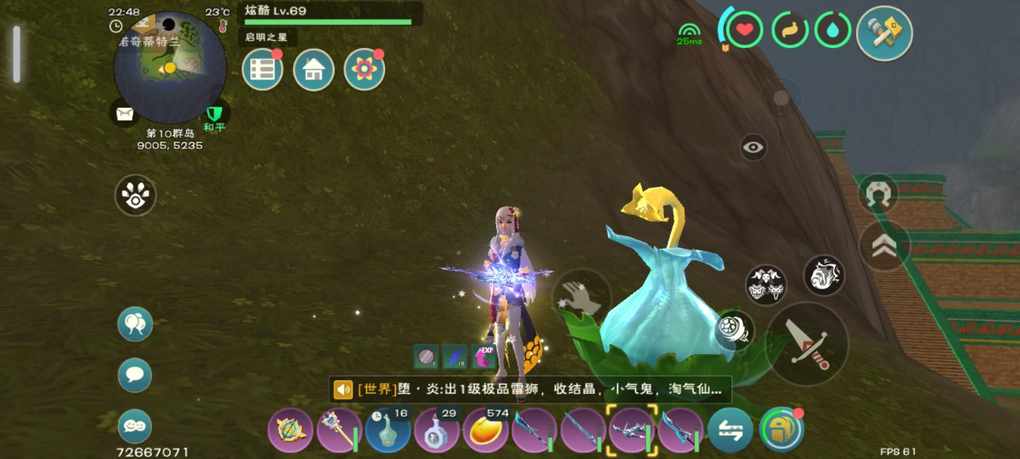
Task: Open the circular minimap
Action: coord(170,67)
